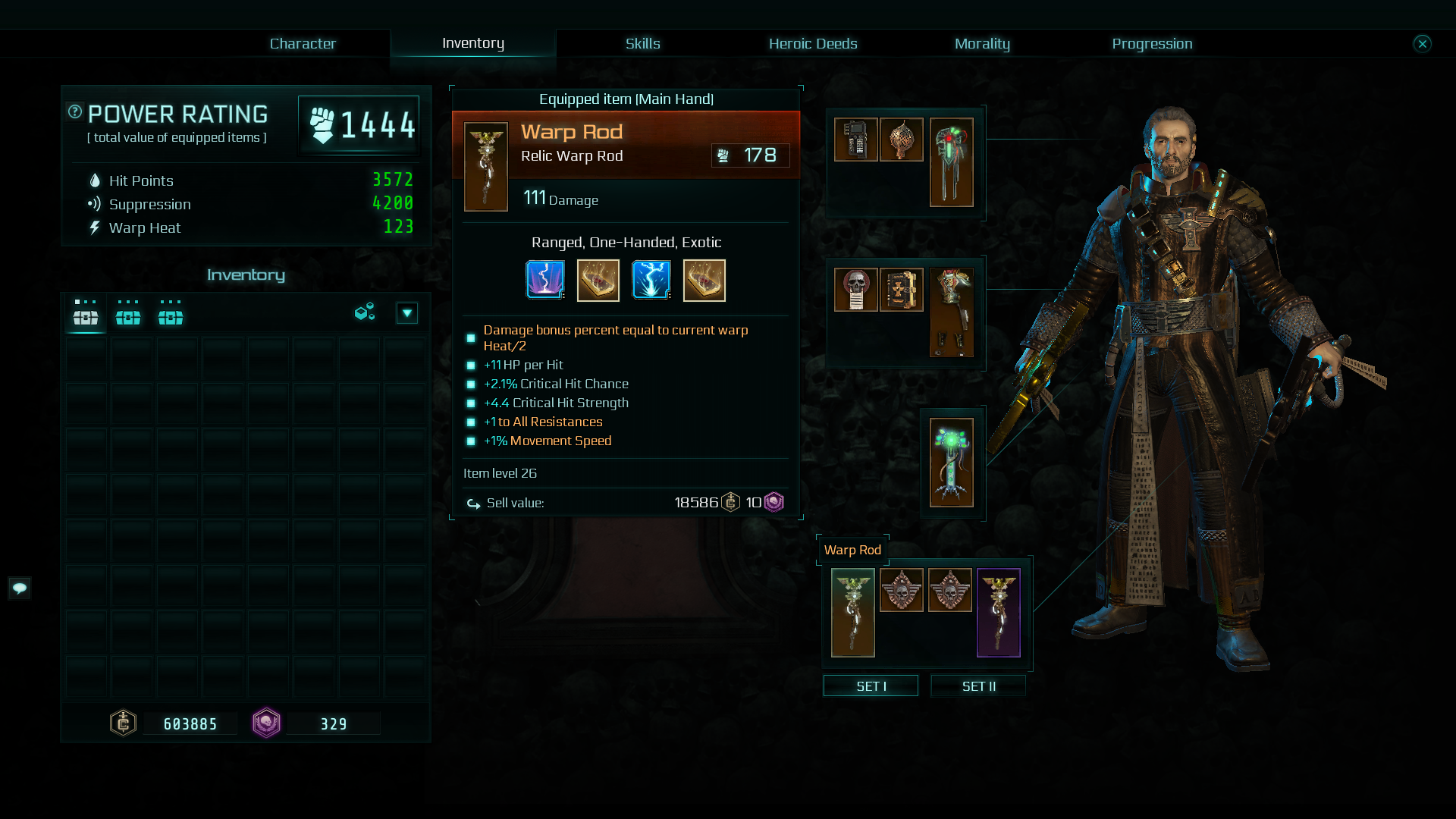Choose the red skull equipment slot
This screenshot has width=1456, height=819.
(855, 289)
